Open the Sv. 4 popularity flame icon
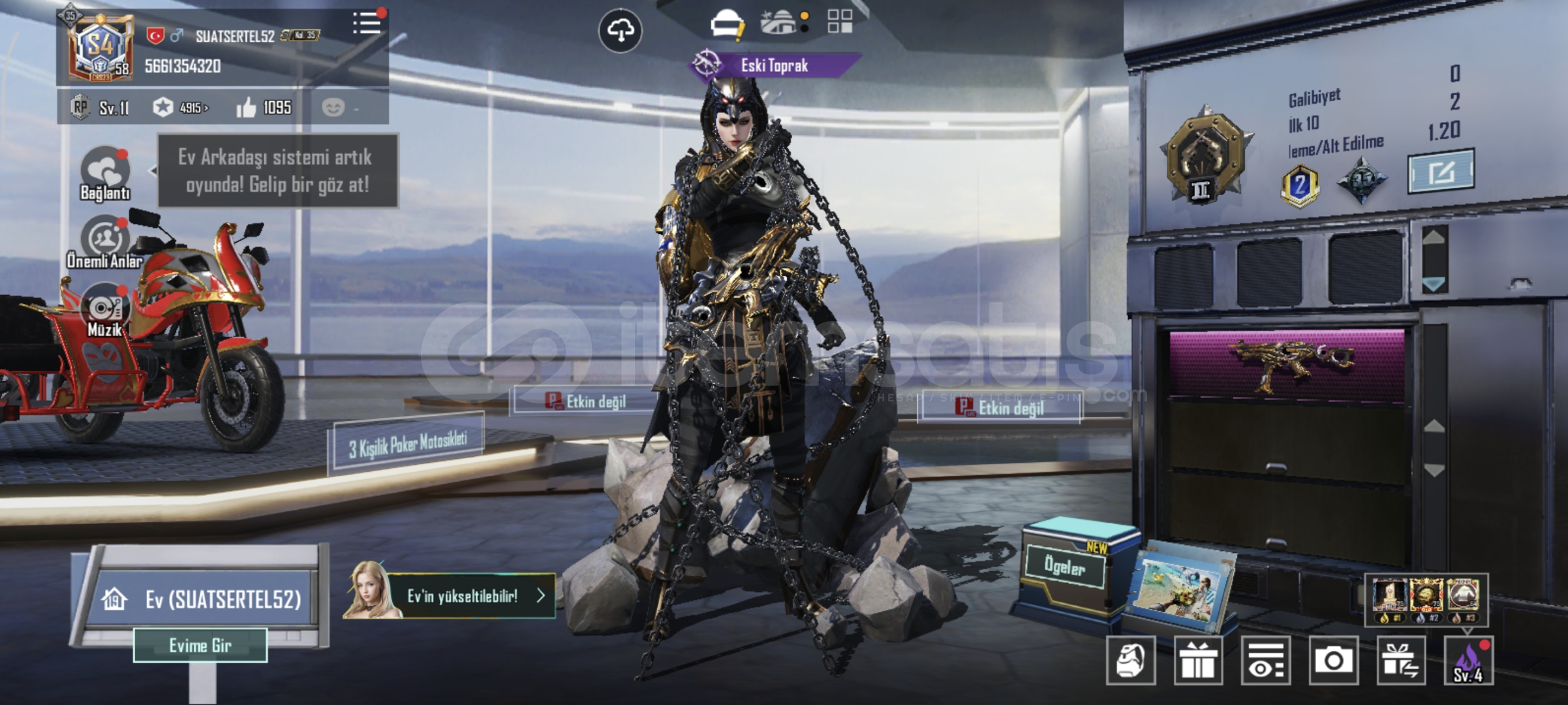This screenshot has height=705, width=1568. [1468, 661]
